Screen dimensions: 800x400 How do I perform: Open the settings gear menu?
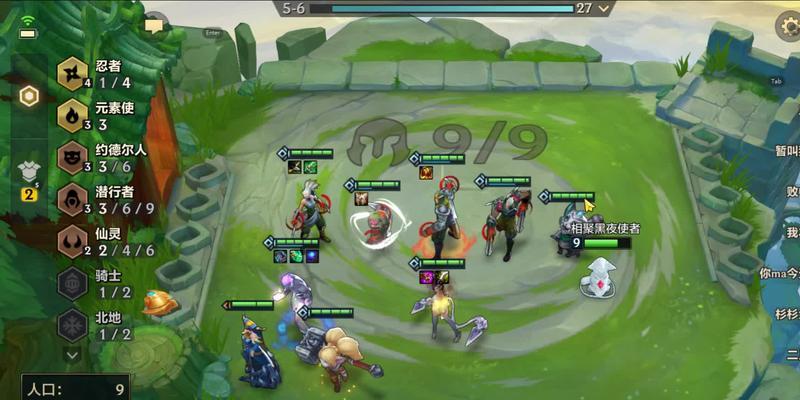point(788,27)
